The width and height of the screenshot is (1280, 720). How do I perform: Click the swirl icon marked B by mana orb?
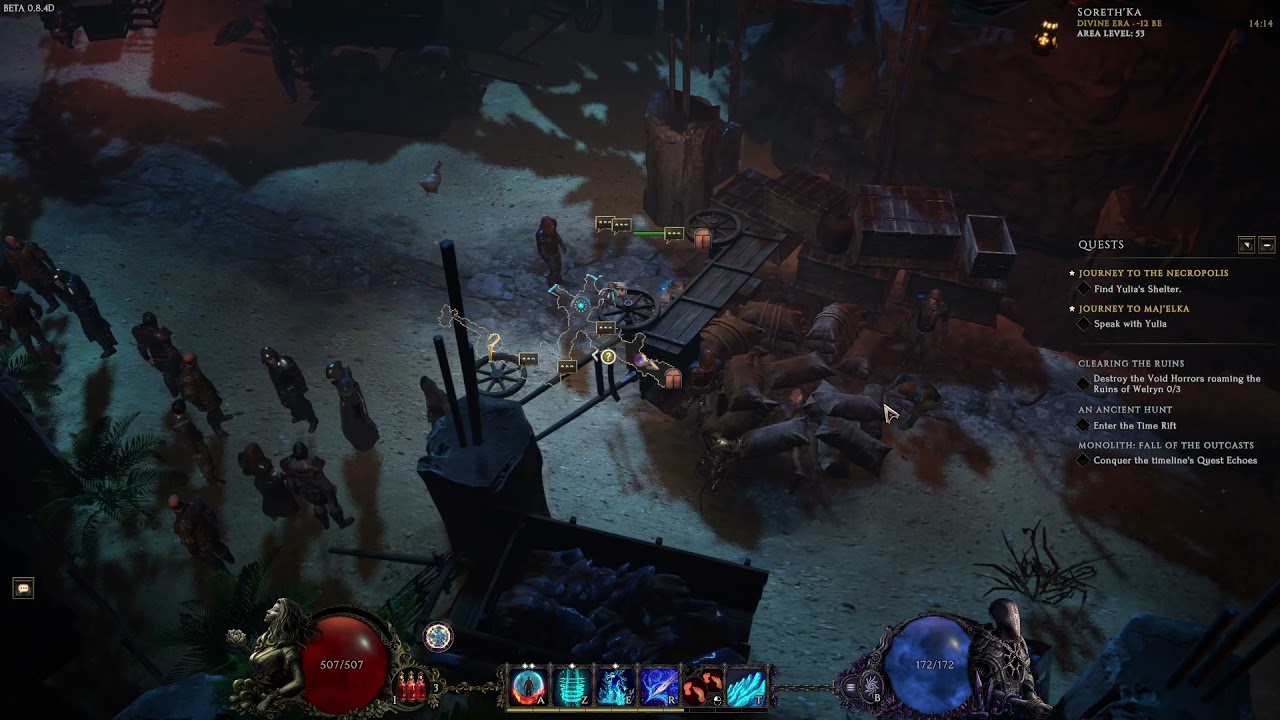point(870,686)
